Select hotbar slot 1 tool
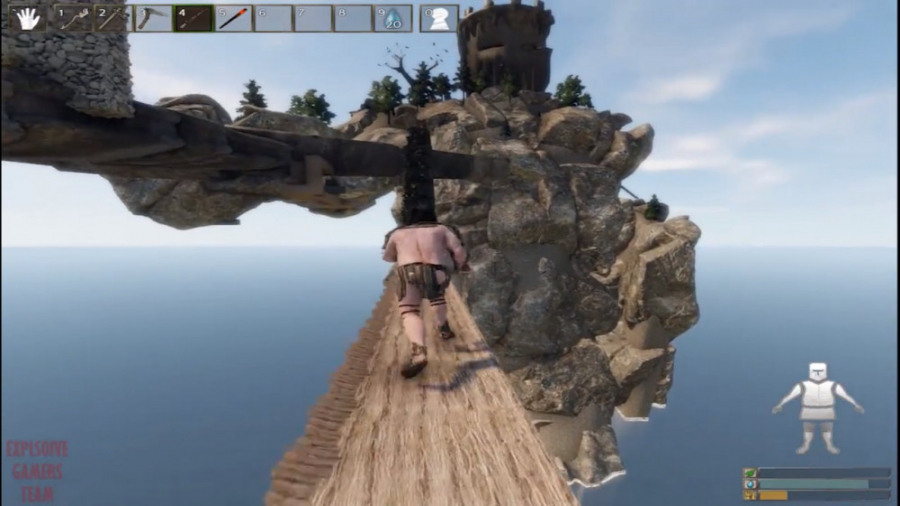900x506 pixels. [x=72, y=18]
